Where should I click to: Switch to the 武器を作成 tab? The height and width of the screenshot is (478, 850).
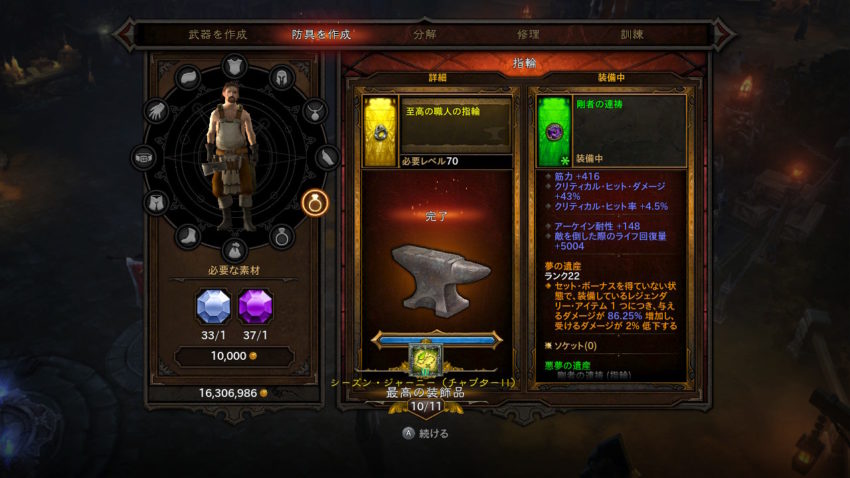217,34
